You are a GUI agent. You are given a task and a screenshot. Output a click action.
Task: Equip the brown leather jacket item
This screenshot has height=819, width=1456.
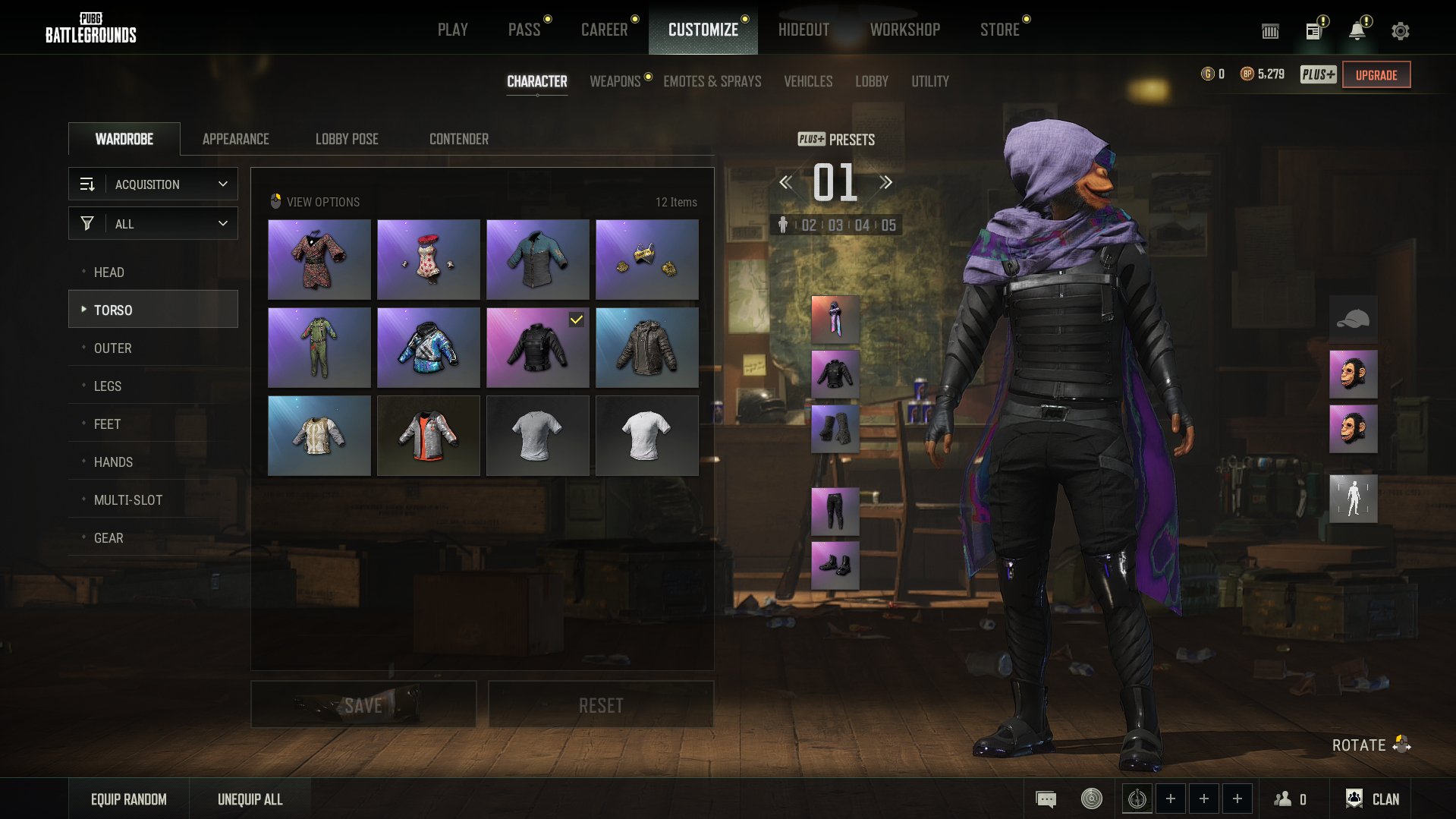[646, 348]
